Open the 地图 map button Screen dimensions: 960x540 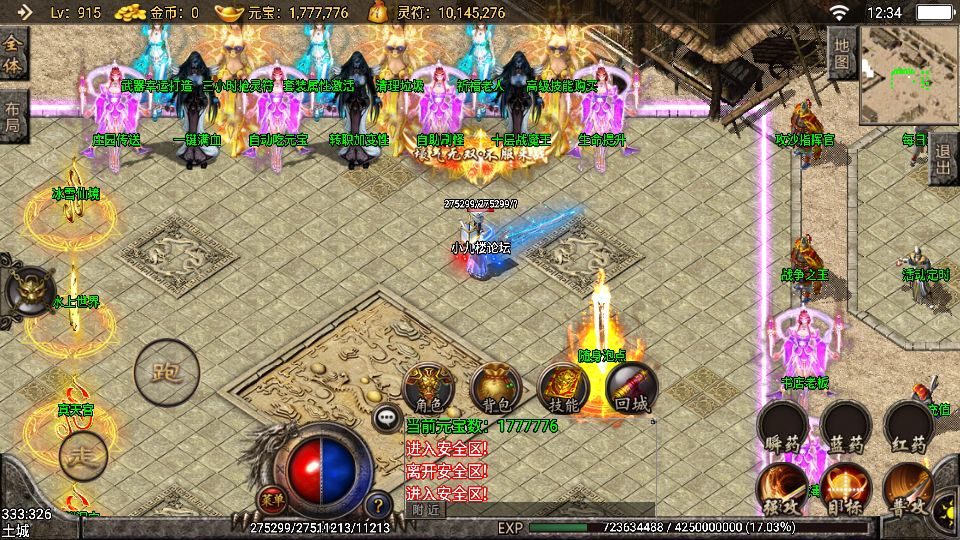coord(842,54)
